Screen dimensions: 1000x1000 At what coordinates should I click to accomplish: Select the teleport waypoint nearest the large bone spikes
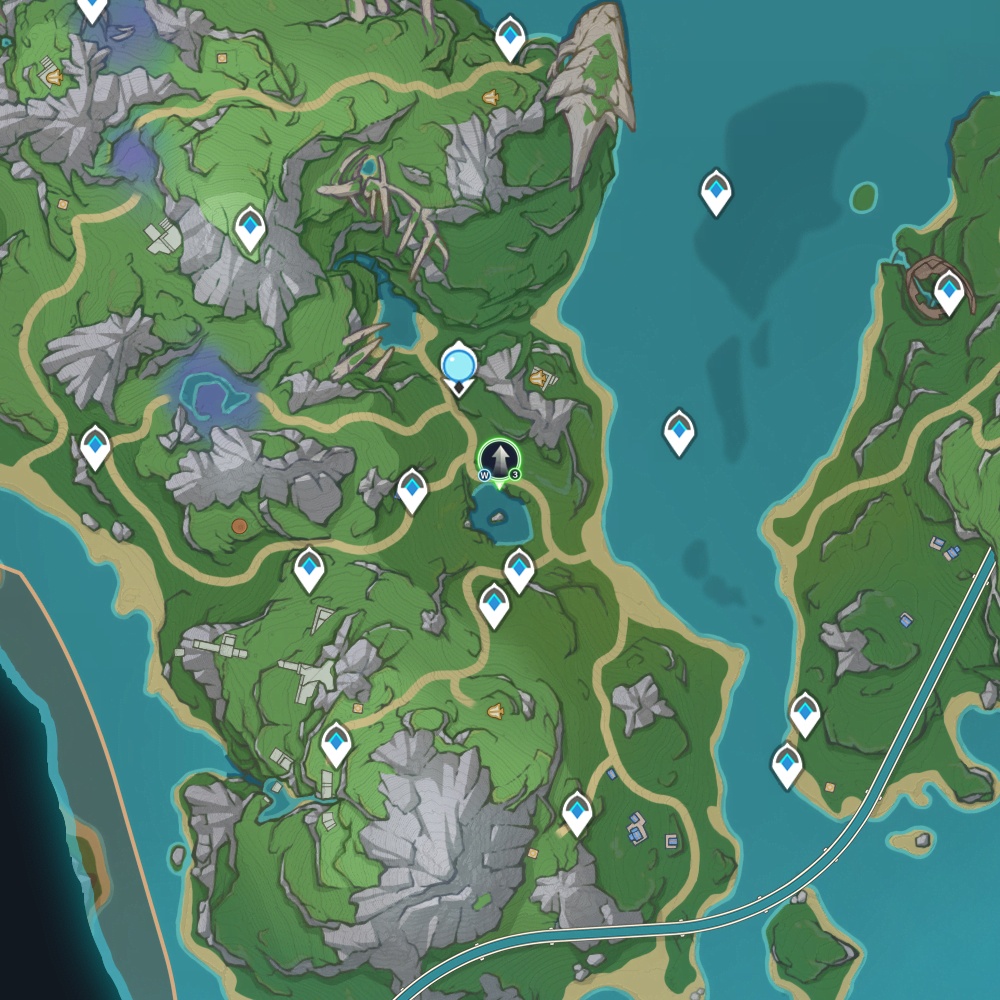click(510, 38)
